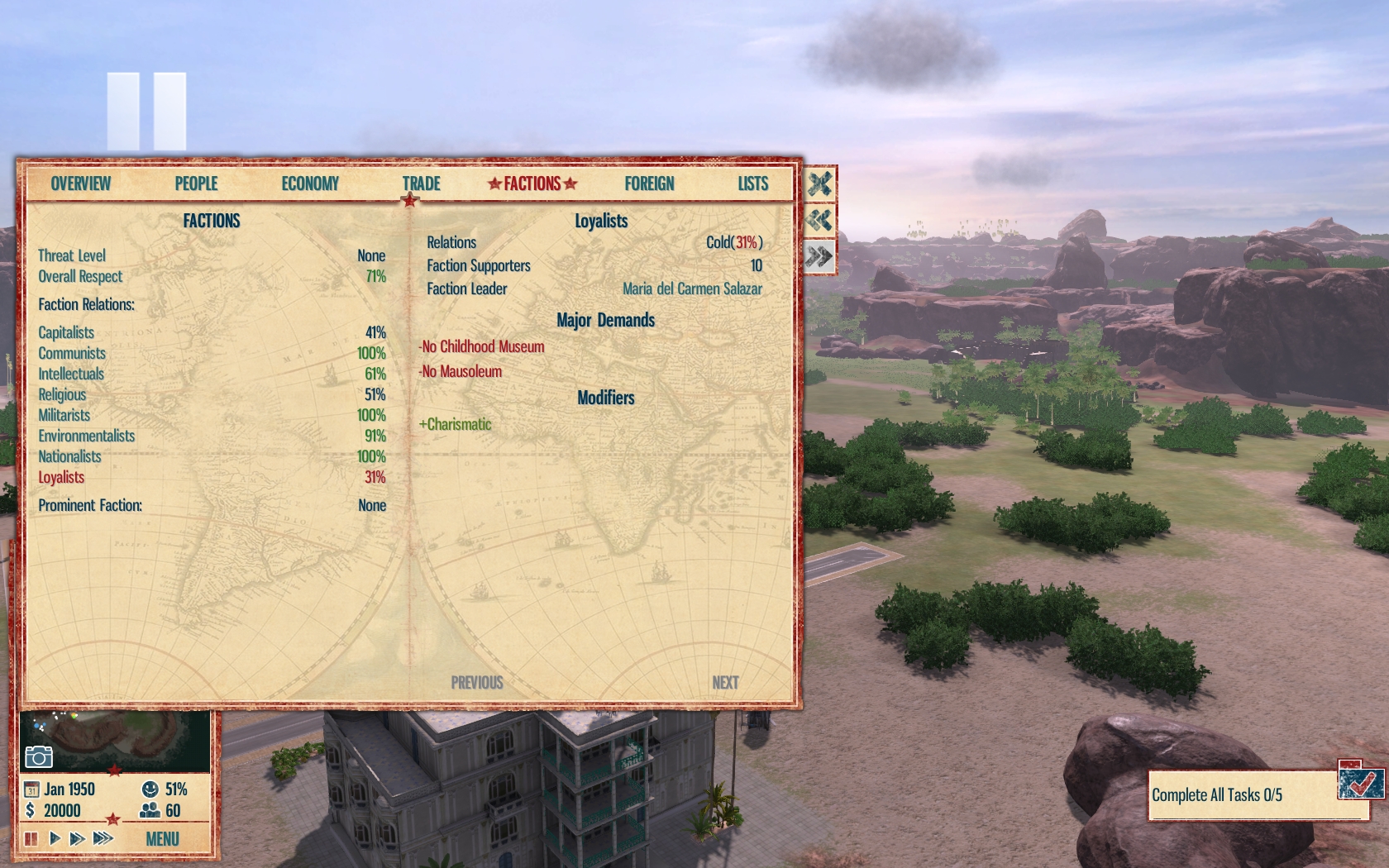Open the People tab
This screenshot has width=1389, height=868.
click(x=196, y=184)
